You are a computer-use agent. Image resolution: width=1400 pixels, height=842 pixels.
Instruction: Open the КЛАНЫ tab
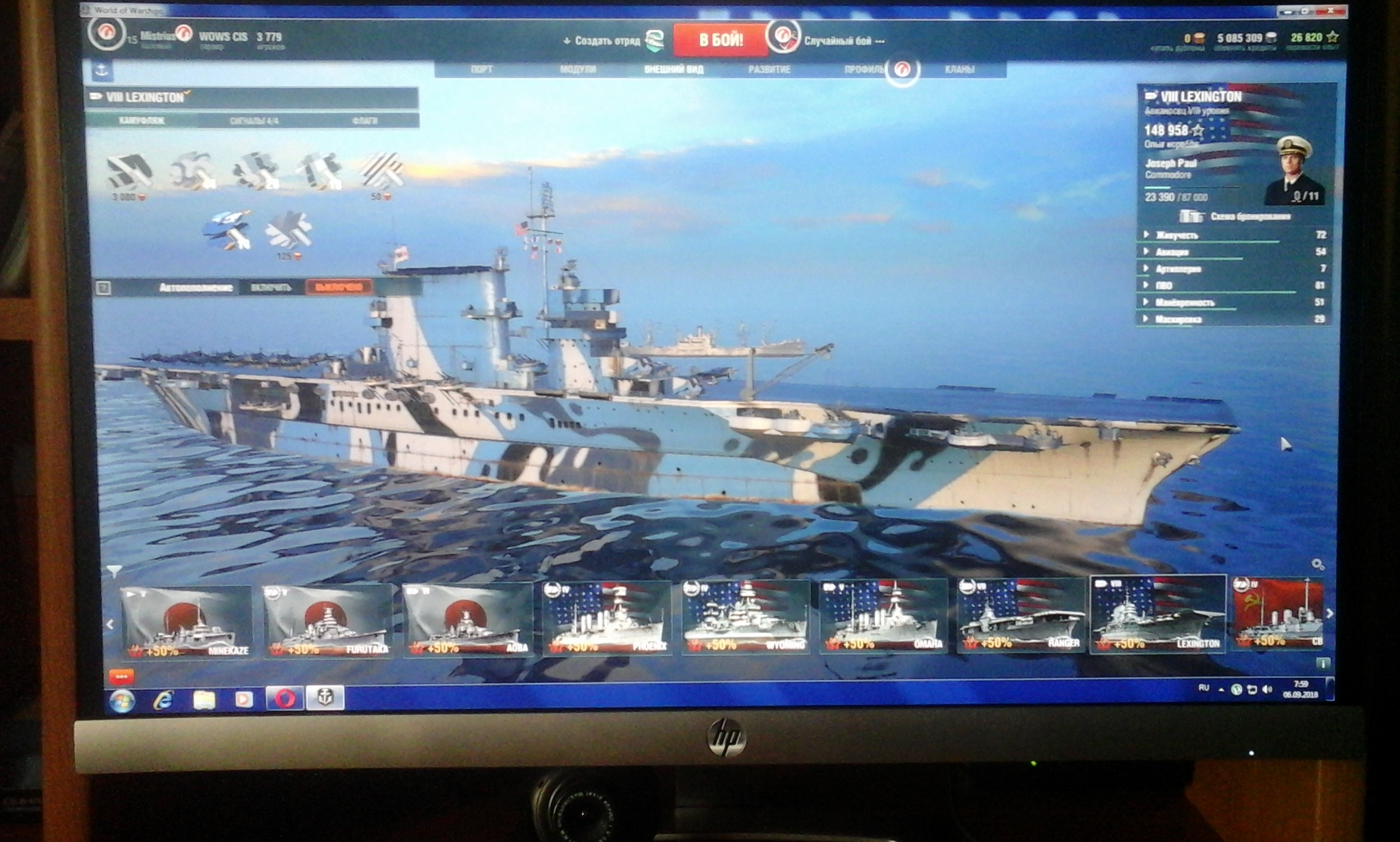[x=959, y=69]
